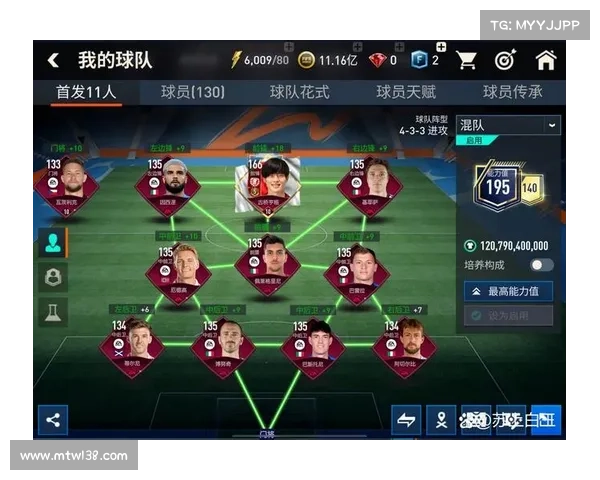The image size is (600, 480).
Task: Toggle the 培养构成 switch
Action: (542, 265)
